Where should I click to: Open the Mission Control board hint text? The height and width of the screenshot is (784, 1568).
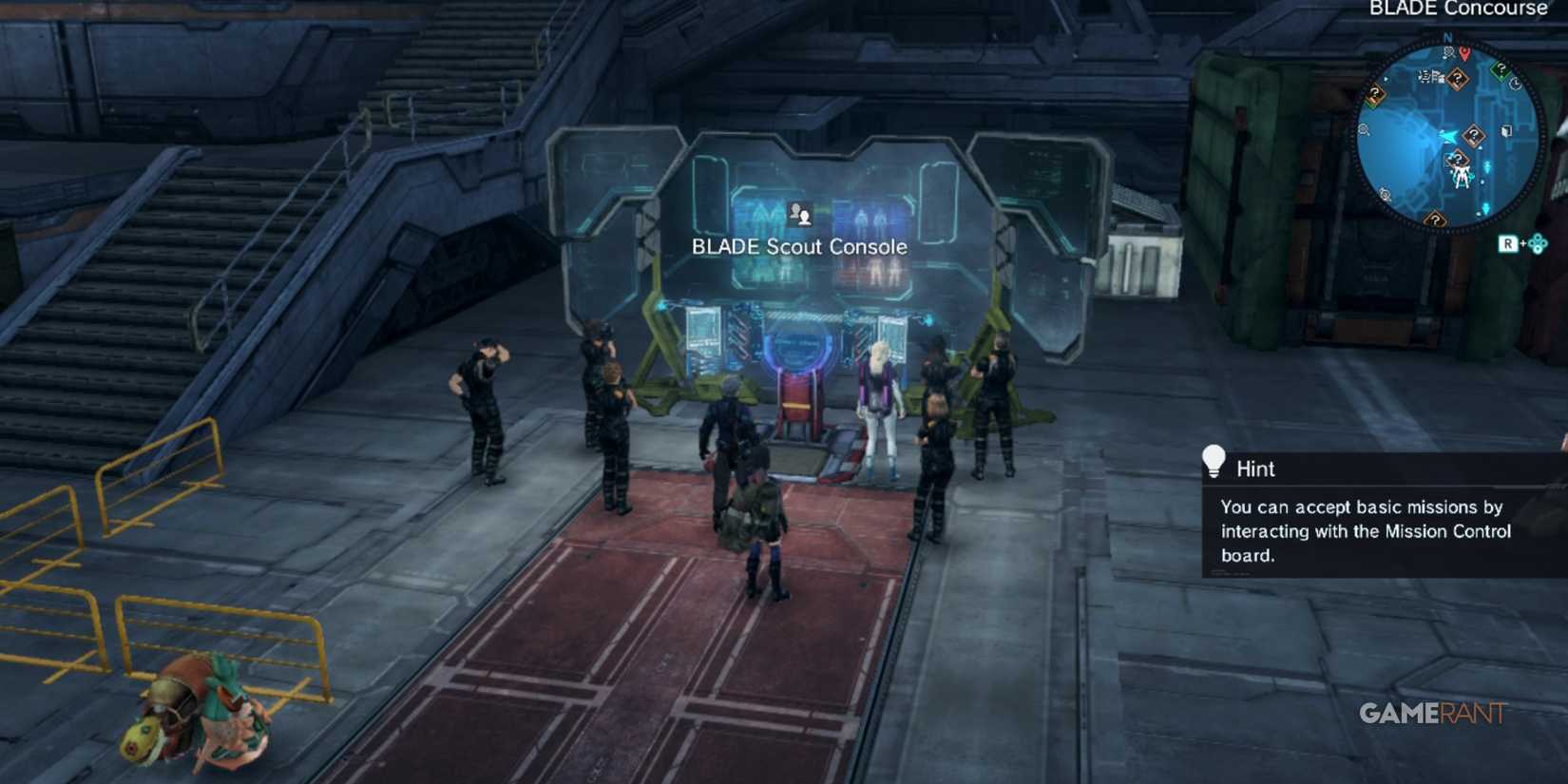click(x=1366, y=532)
